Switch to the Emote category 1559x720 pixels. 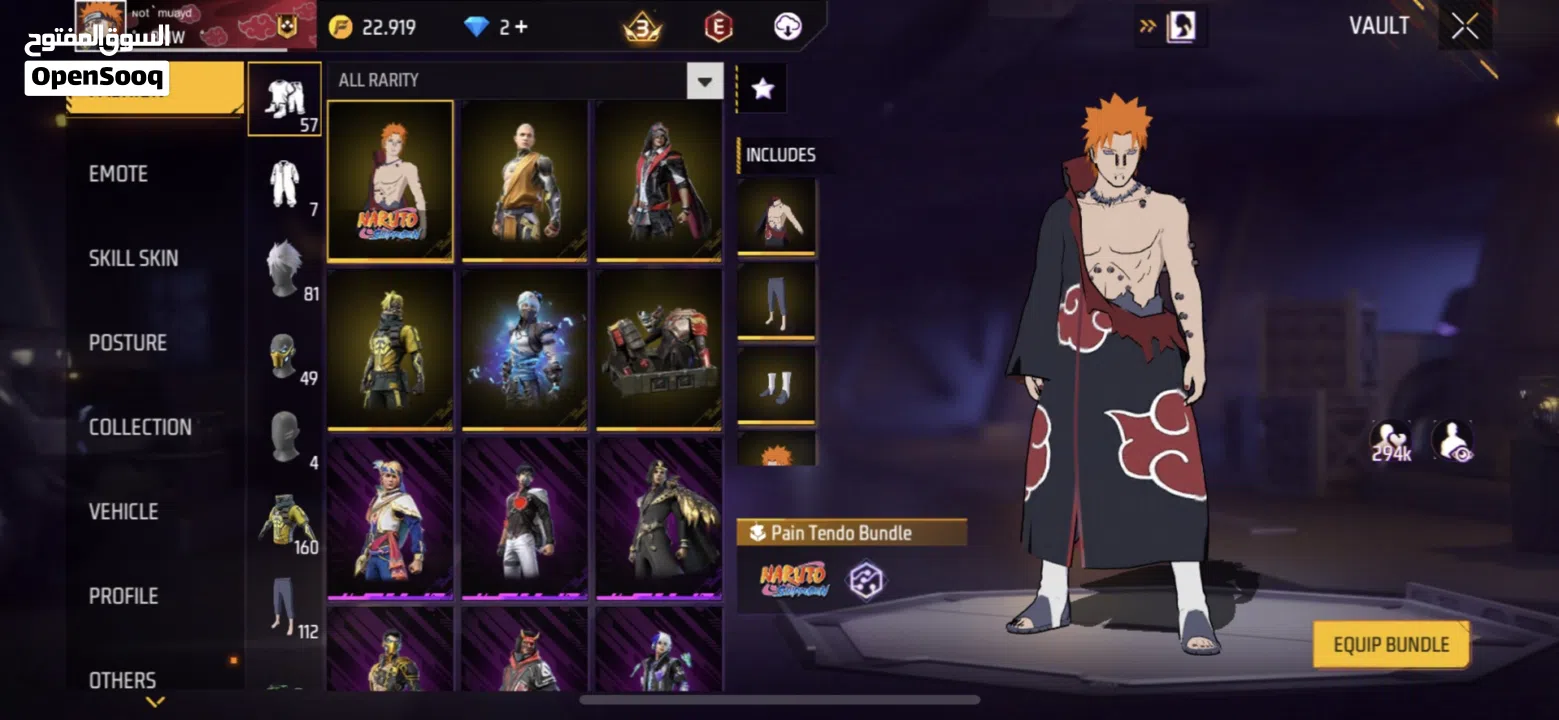tap(118, 174)
